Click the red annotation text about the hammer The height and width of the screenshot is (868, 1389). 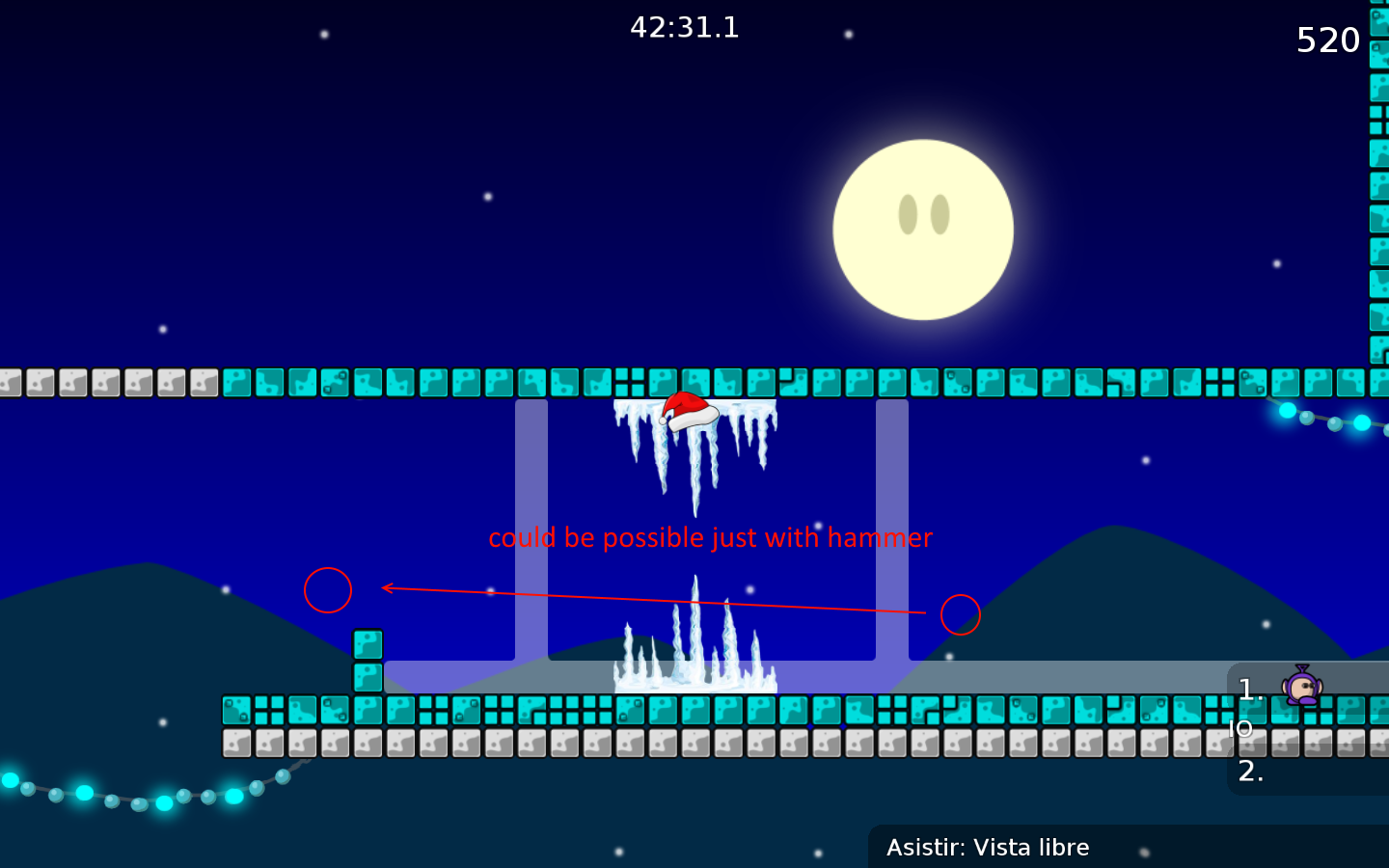tap(710, 537)
